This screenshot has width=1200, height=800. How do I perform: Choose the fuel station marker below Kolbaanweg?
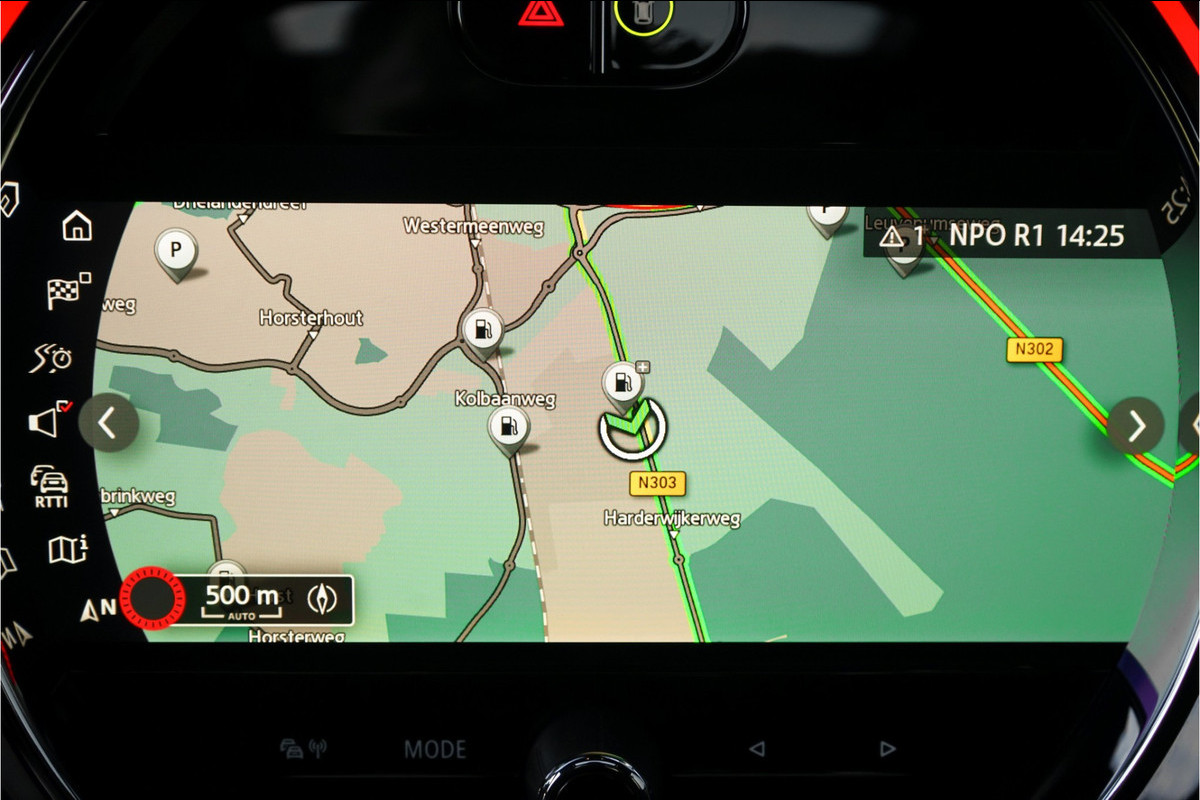coord(508,428)
